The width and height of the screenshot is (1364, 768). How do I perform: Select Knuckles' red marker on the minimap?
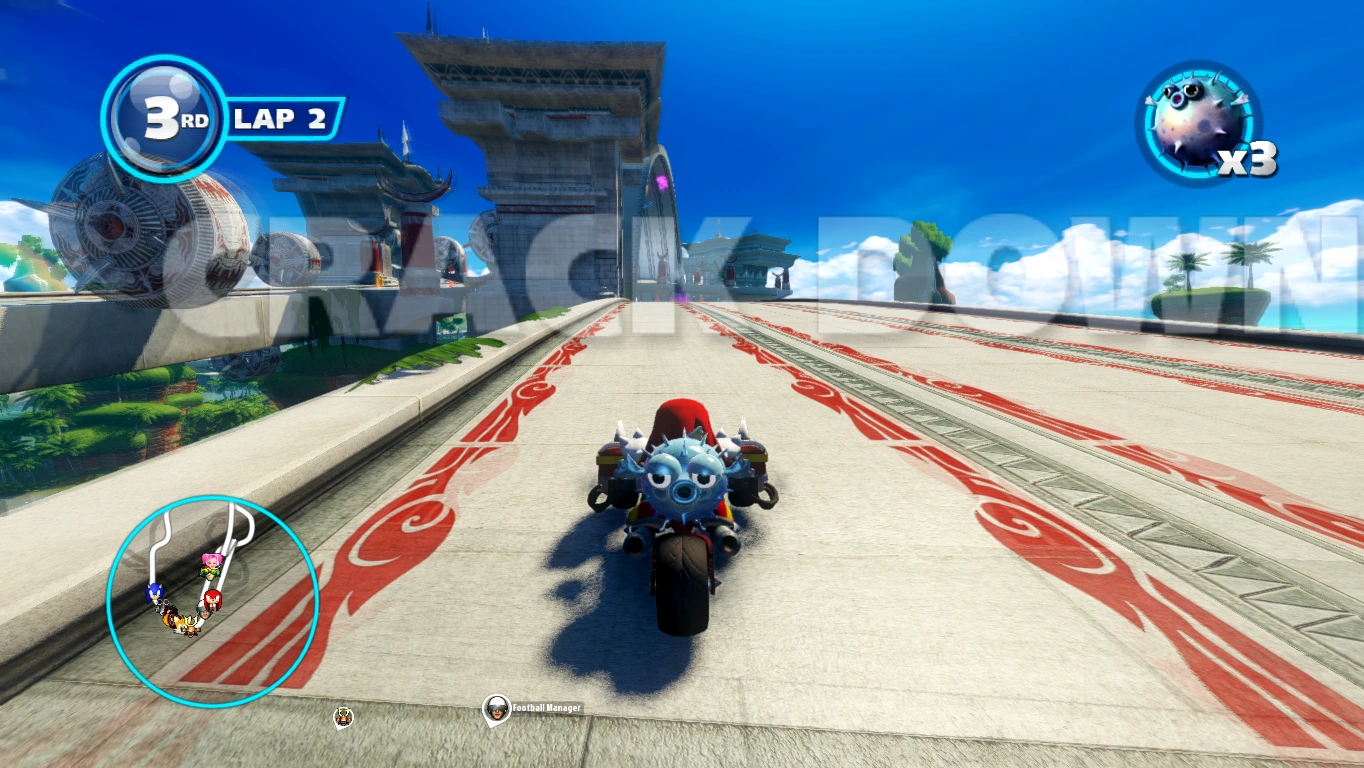pos(212,600)
